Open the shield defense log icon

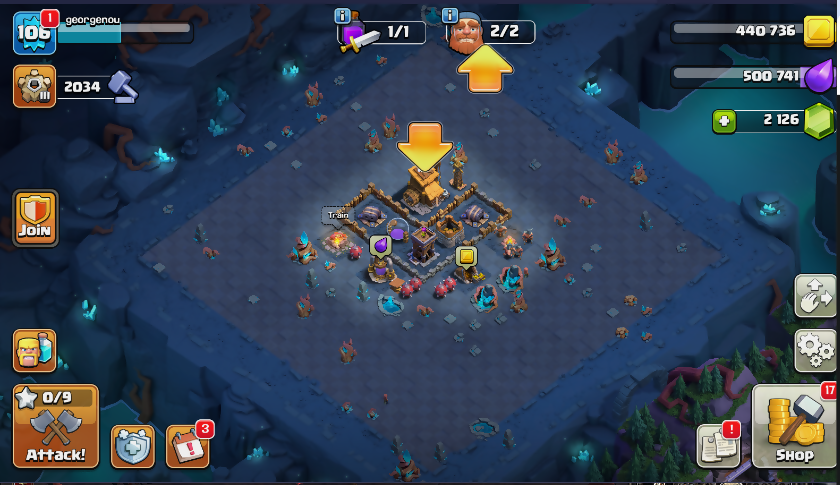point(132,446)
